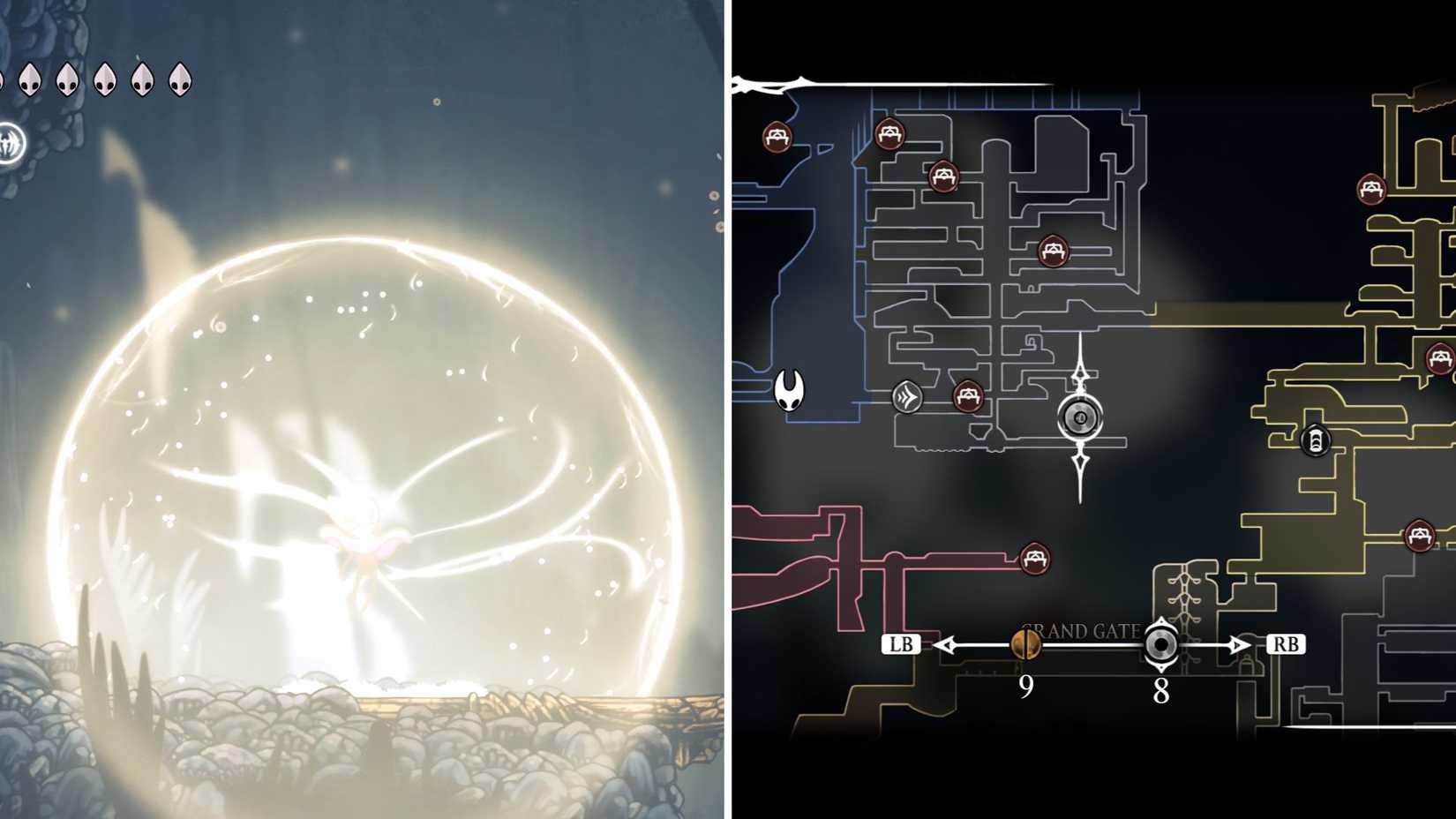Select the black circular page indicator numbered 8
The height and width of the screenshot is (819, 1456).
coord(1160,645)
